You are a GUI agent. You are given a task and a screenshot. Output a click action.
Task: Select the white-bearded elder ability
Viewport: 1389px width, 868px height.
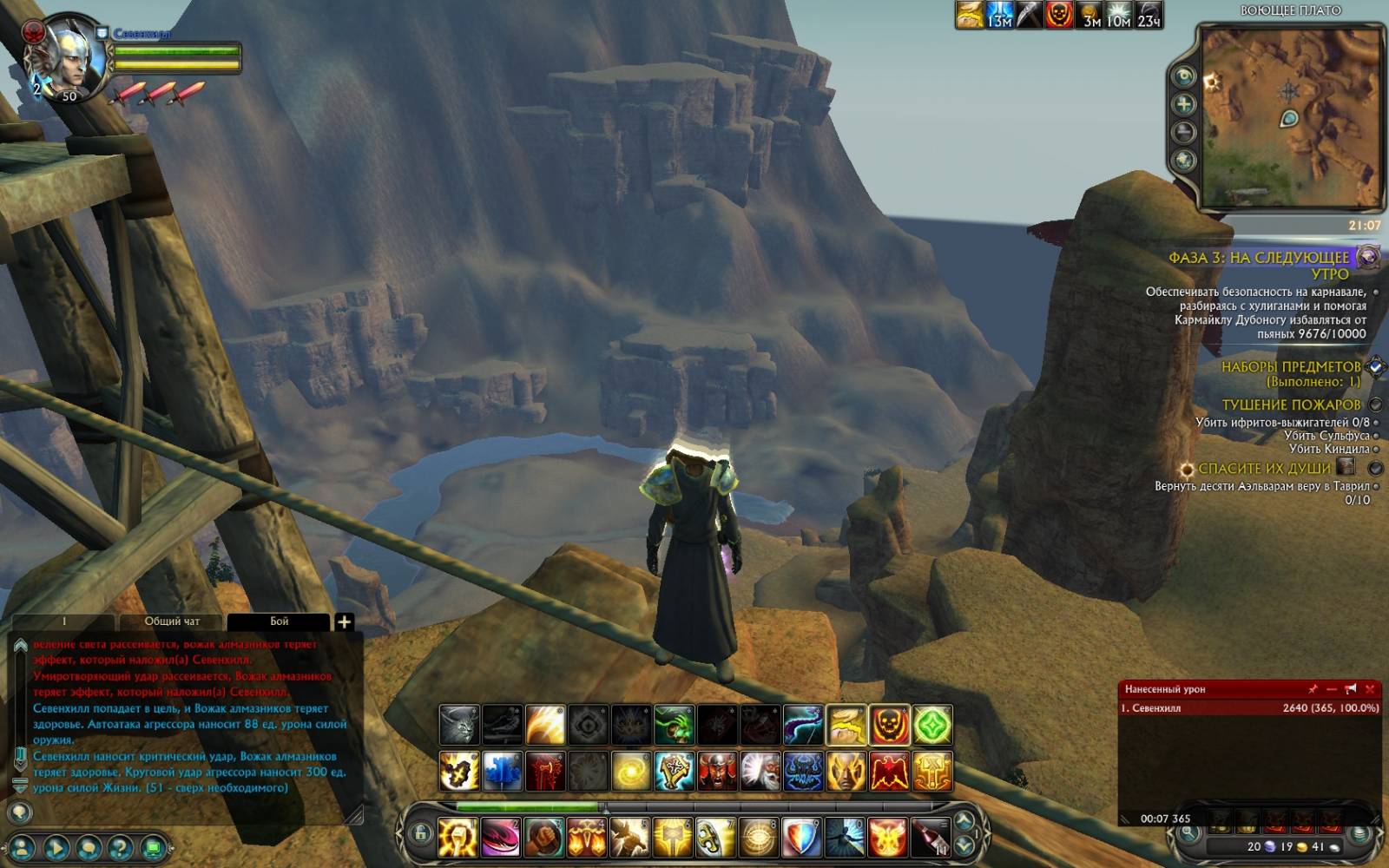[760, 772]
